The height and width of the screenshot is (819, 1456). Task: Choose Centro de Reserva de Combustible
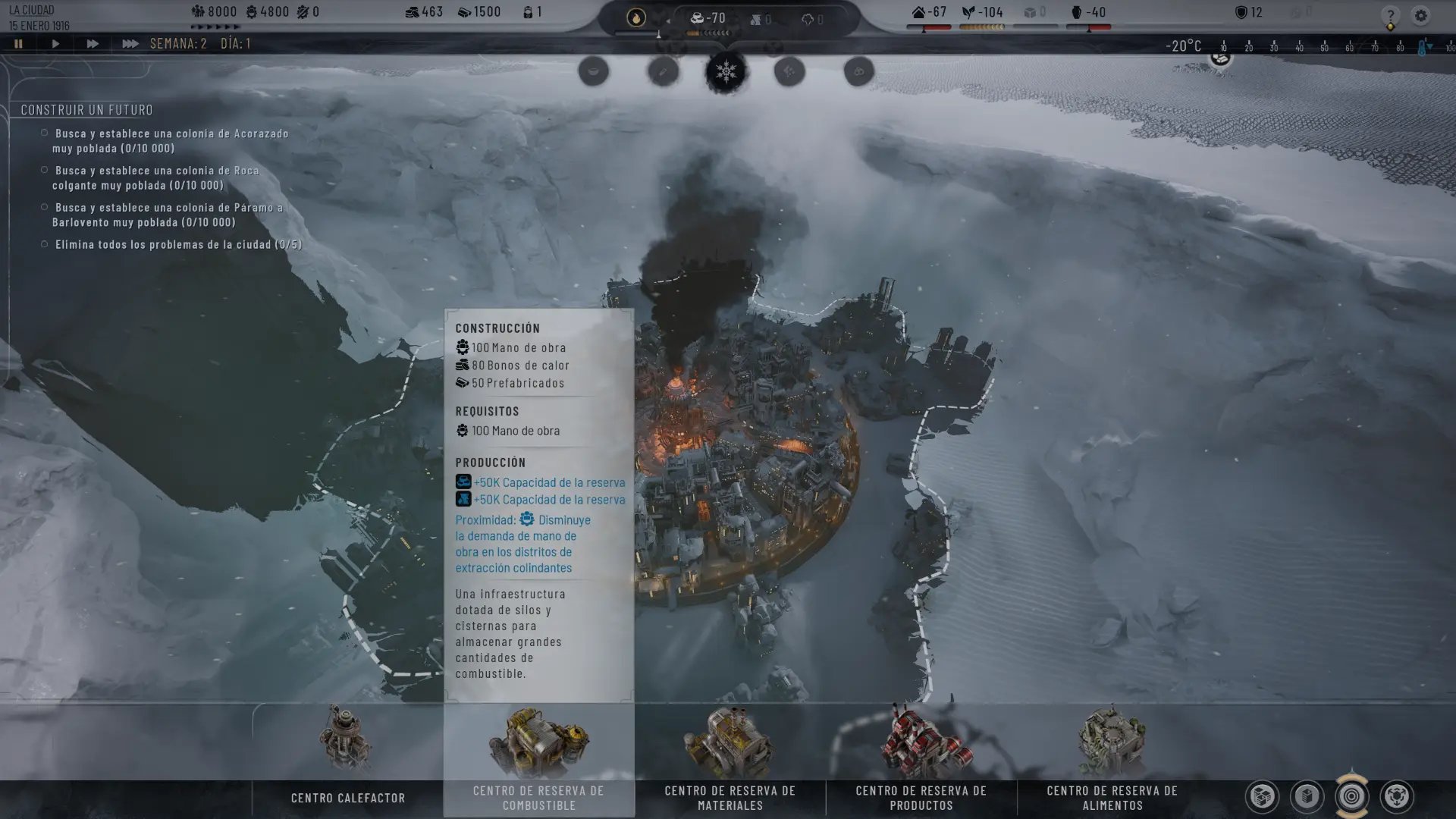click(538, 758)
